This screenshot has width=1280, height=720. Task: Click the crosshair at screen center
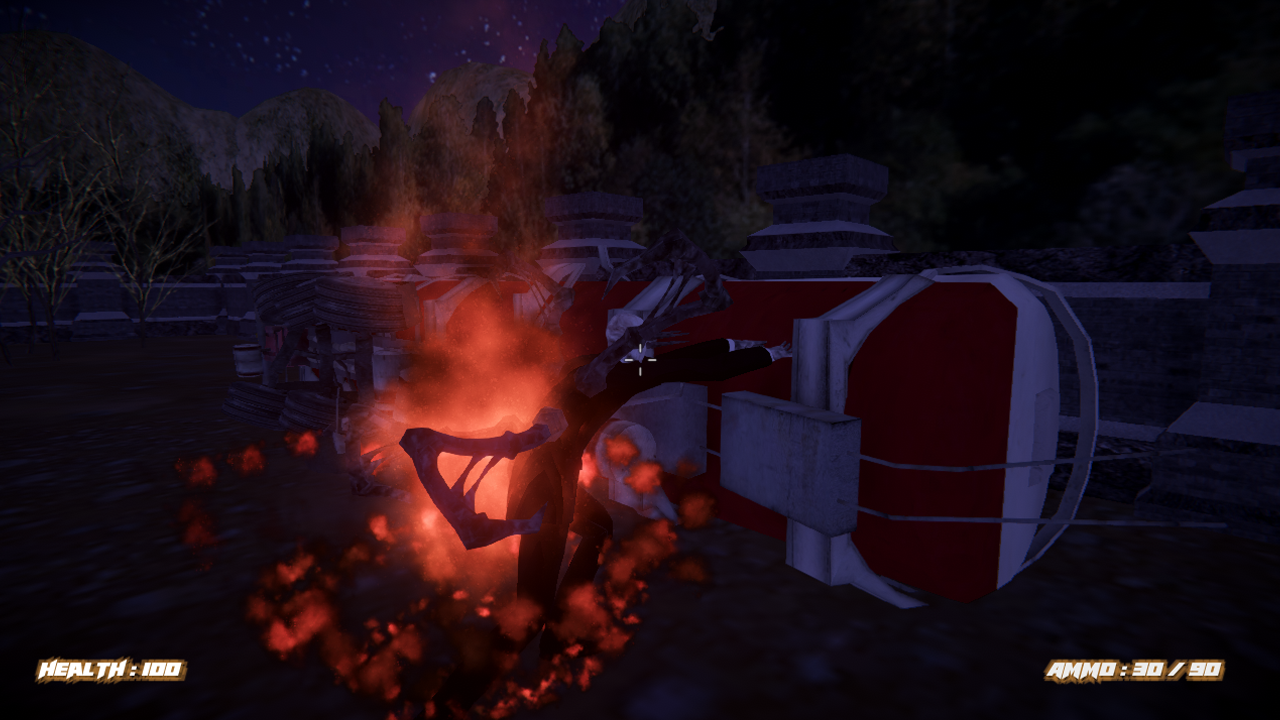pyautogui.click(x=640, y=362)
